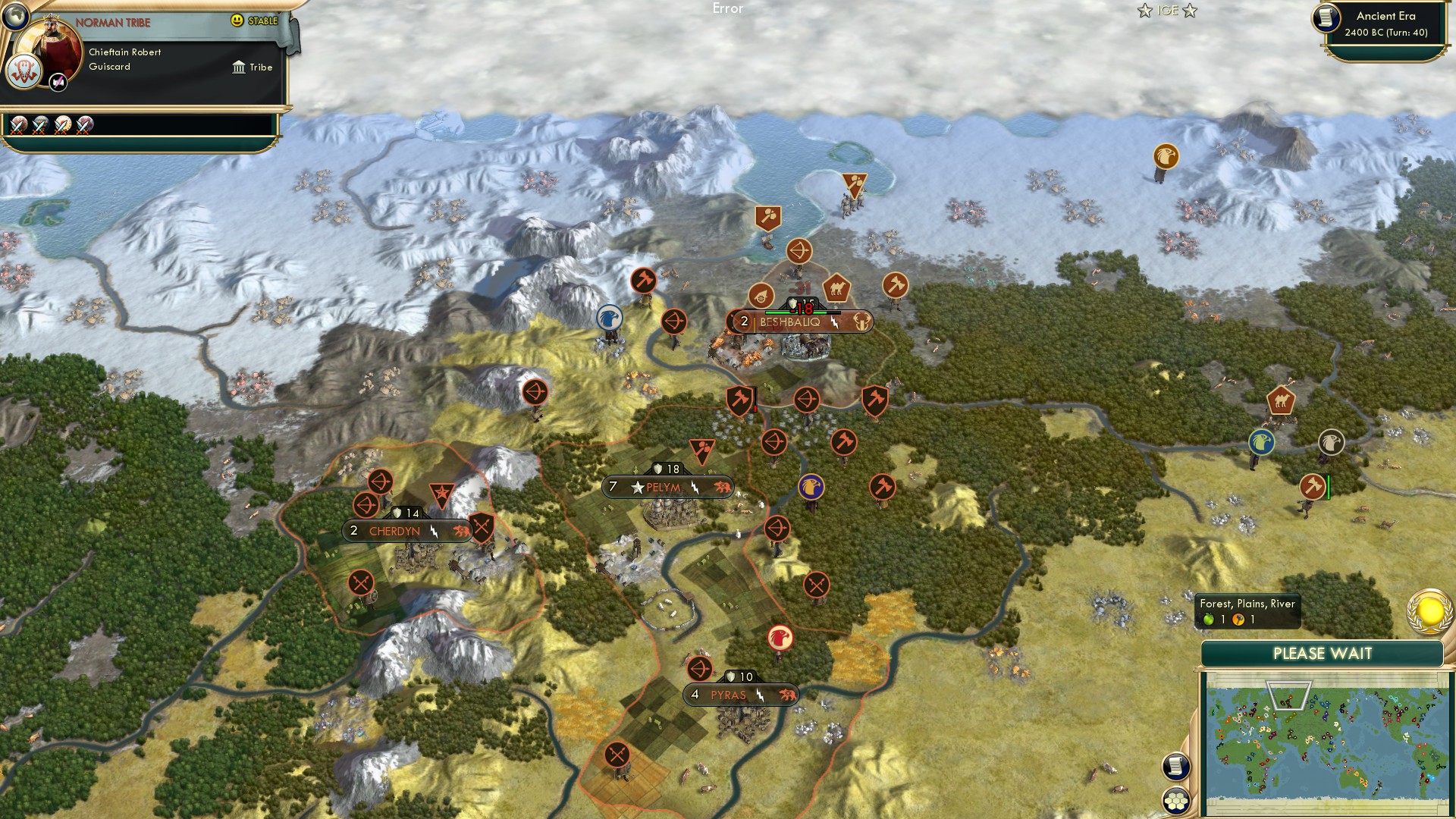
Task: Open the pink edit icon on the leader portrait
Action: 58,83
